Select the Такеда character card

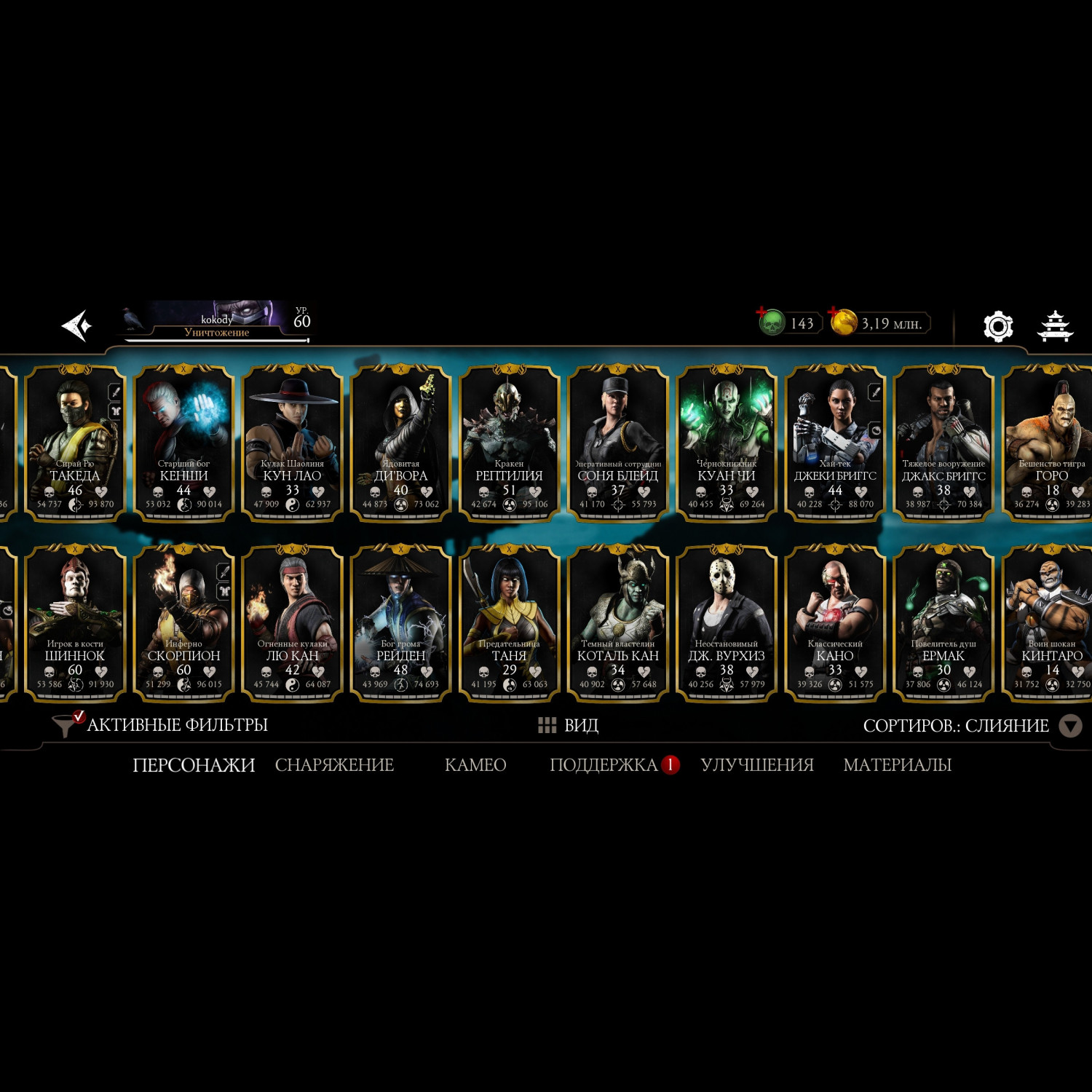75,443
